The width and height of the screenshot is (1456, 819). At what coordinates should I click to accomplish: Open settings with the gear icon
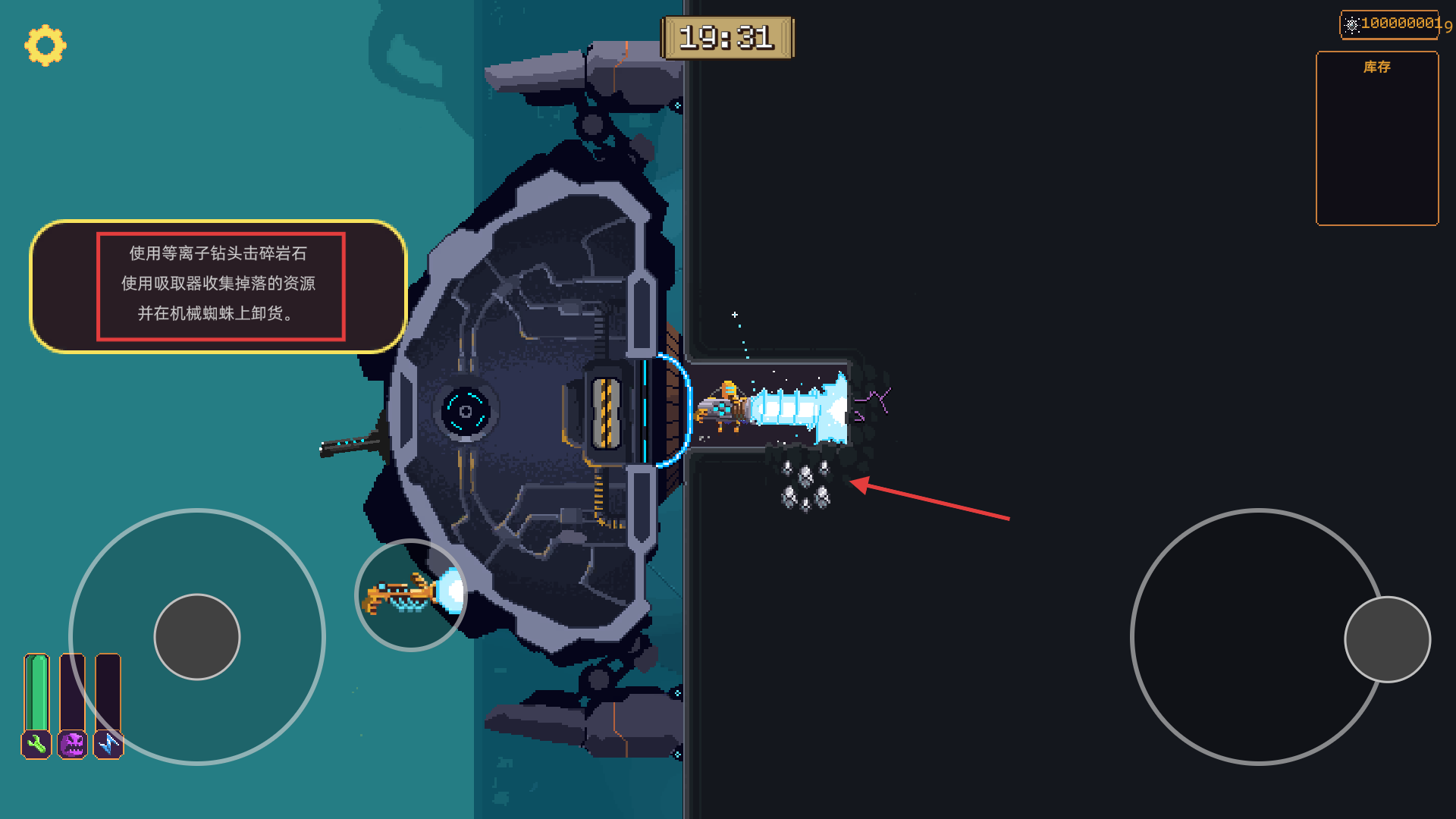coord(45,45)
